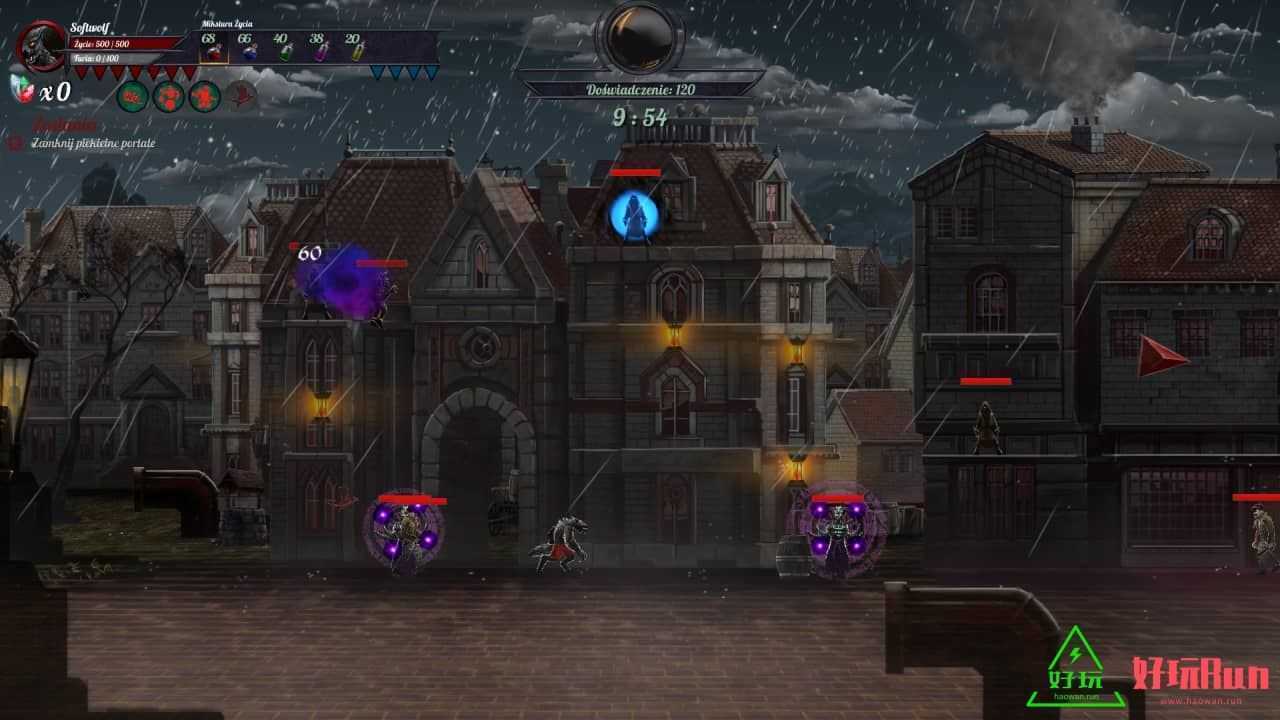1280x720 pixels.
Task: Select the red health potion slot
Action: point(213,46)
